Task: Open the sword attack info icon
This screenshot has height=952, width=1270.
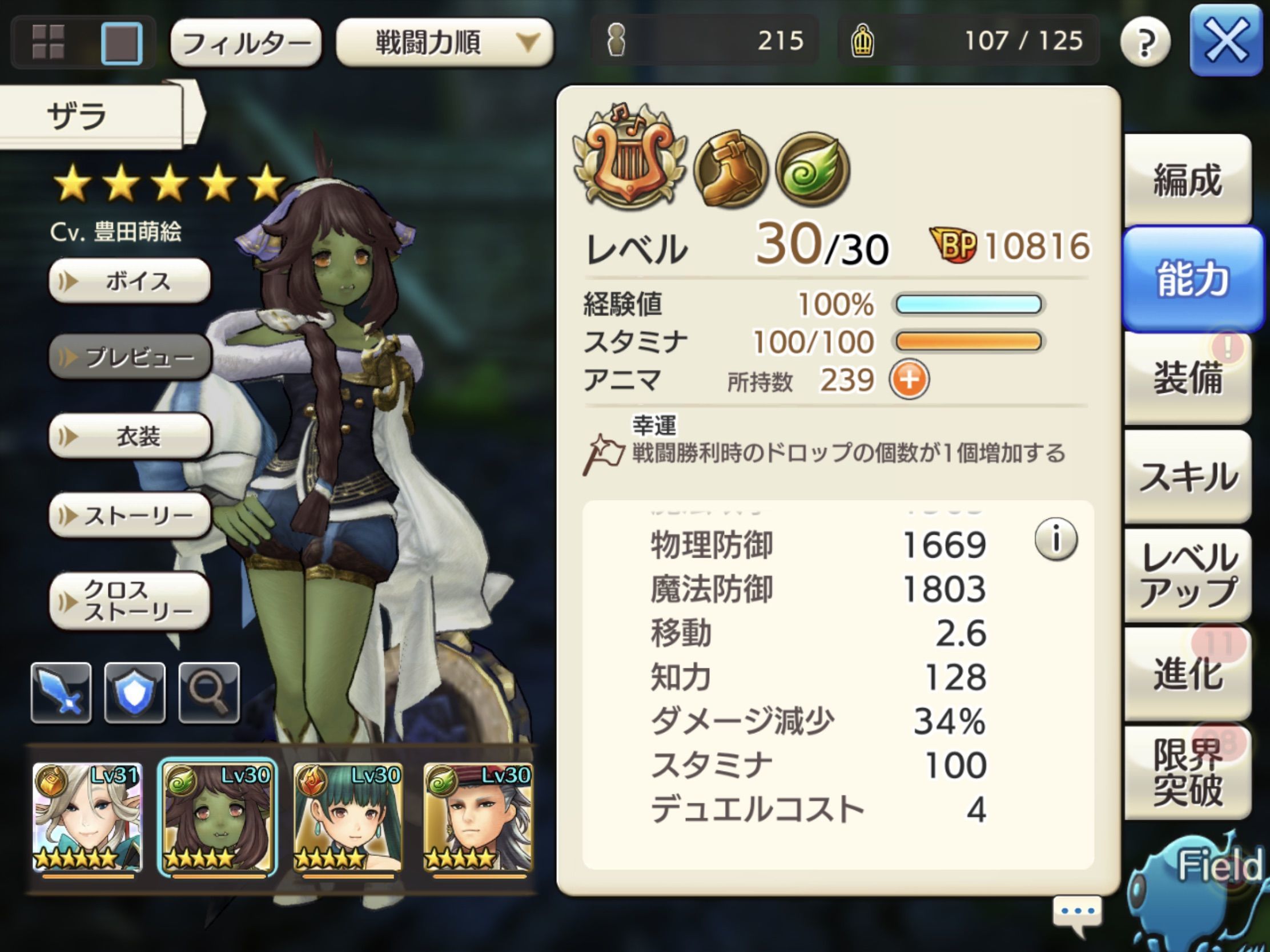Action: coord(62,692)
